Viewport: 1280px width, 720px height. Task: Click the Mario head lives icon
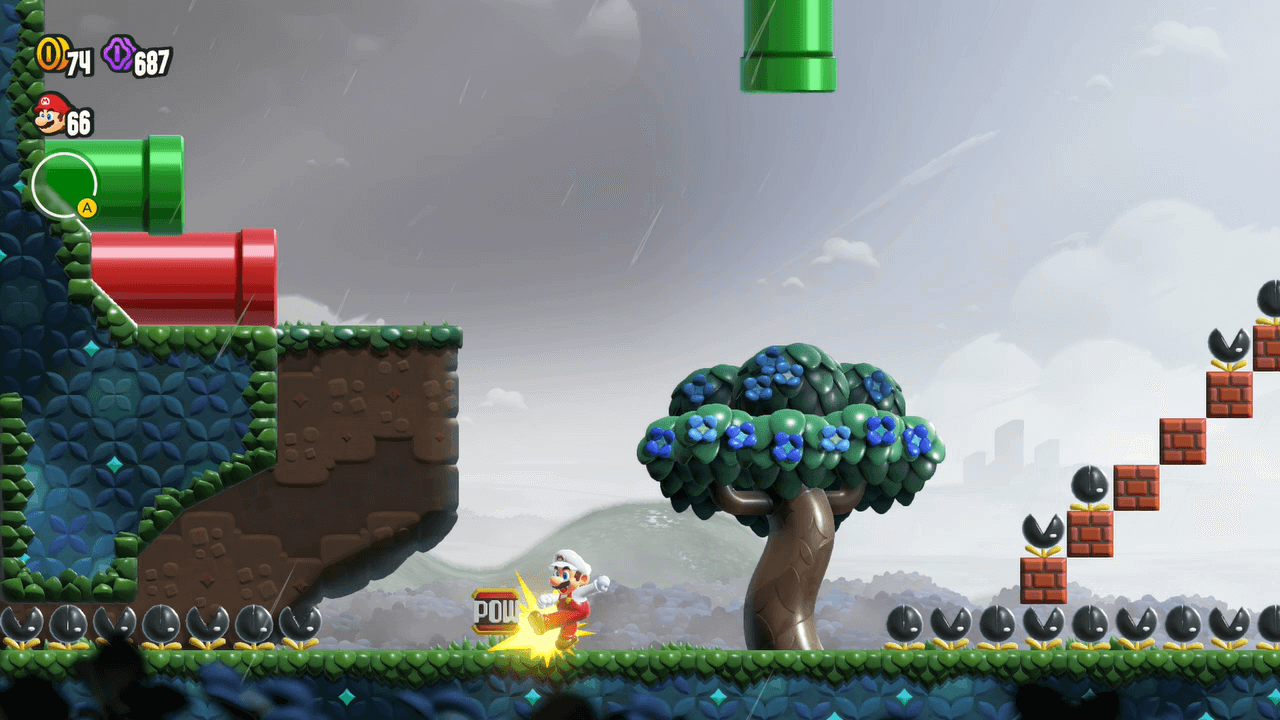coord(50,114)
